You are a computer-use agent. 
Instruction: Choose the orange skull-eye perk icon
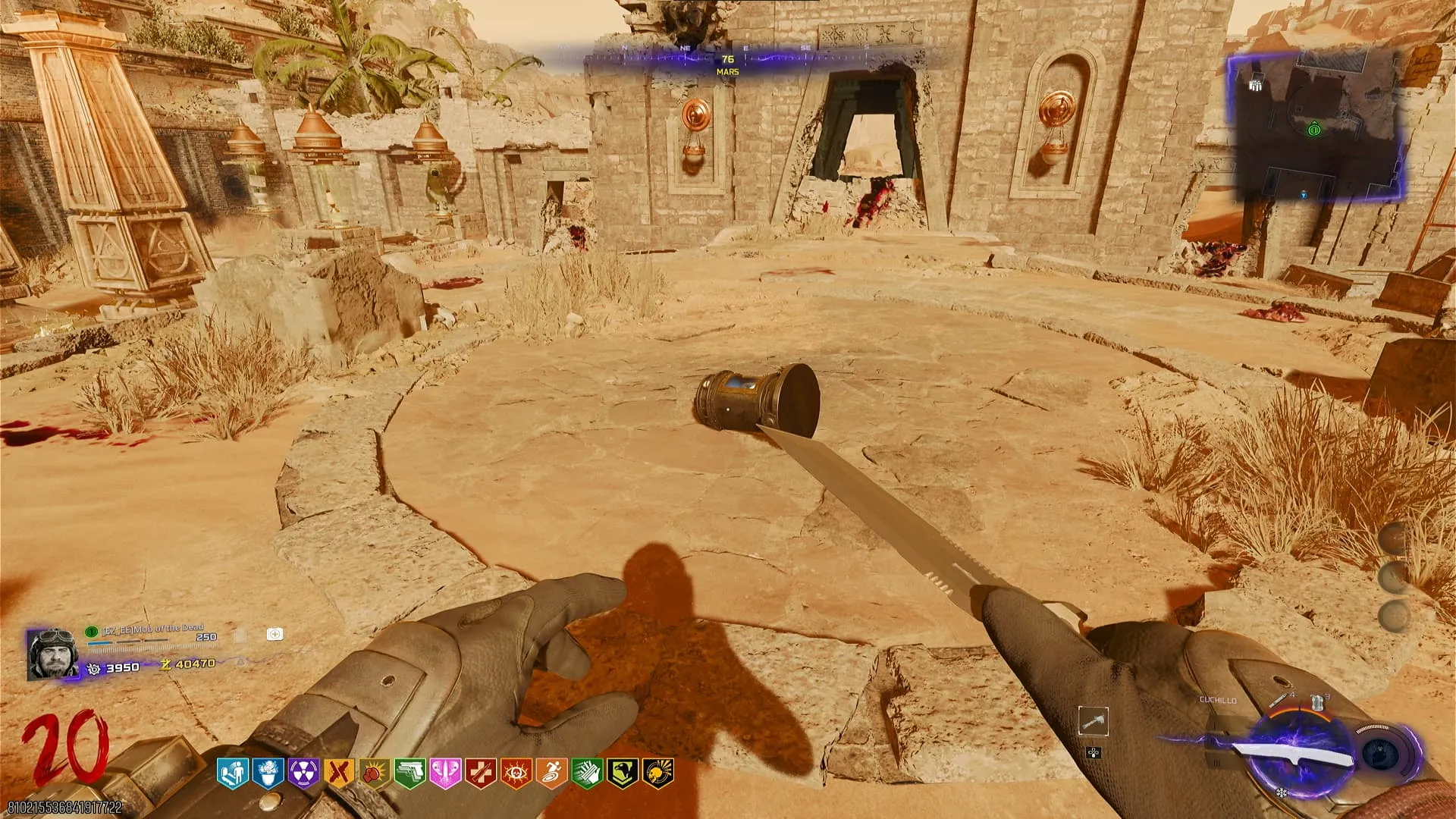pyautogui.click(x=516, y=773)
